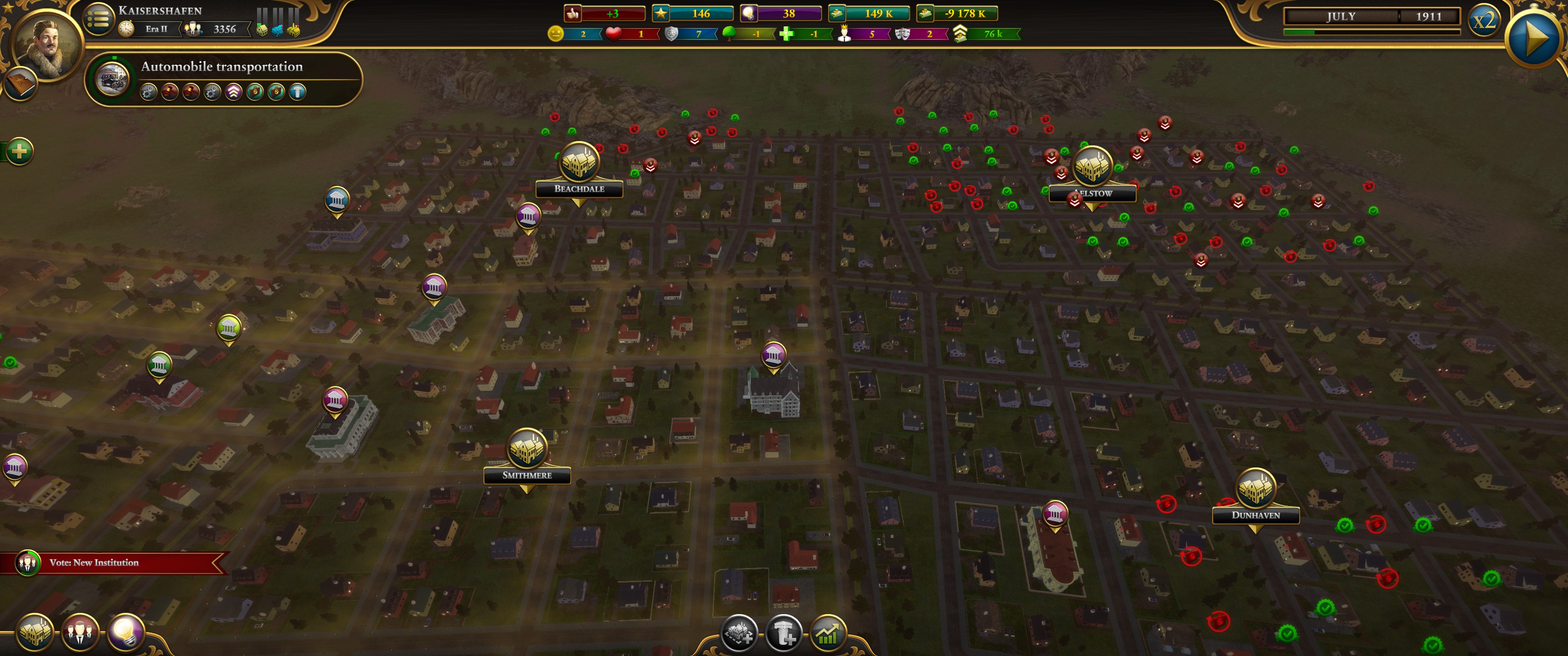Image resolution: width=1568 pixels, height=656 pixels.
Task: Open the green statistics chart button
Action: click(828, 634)
